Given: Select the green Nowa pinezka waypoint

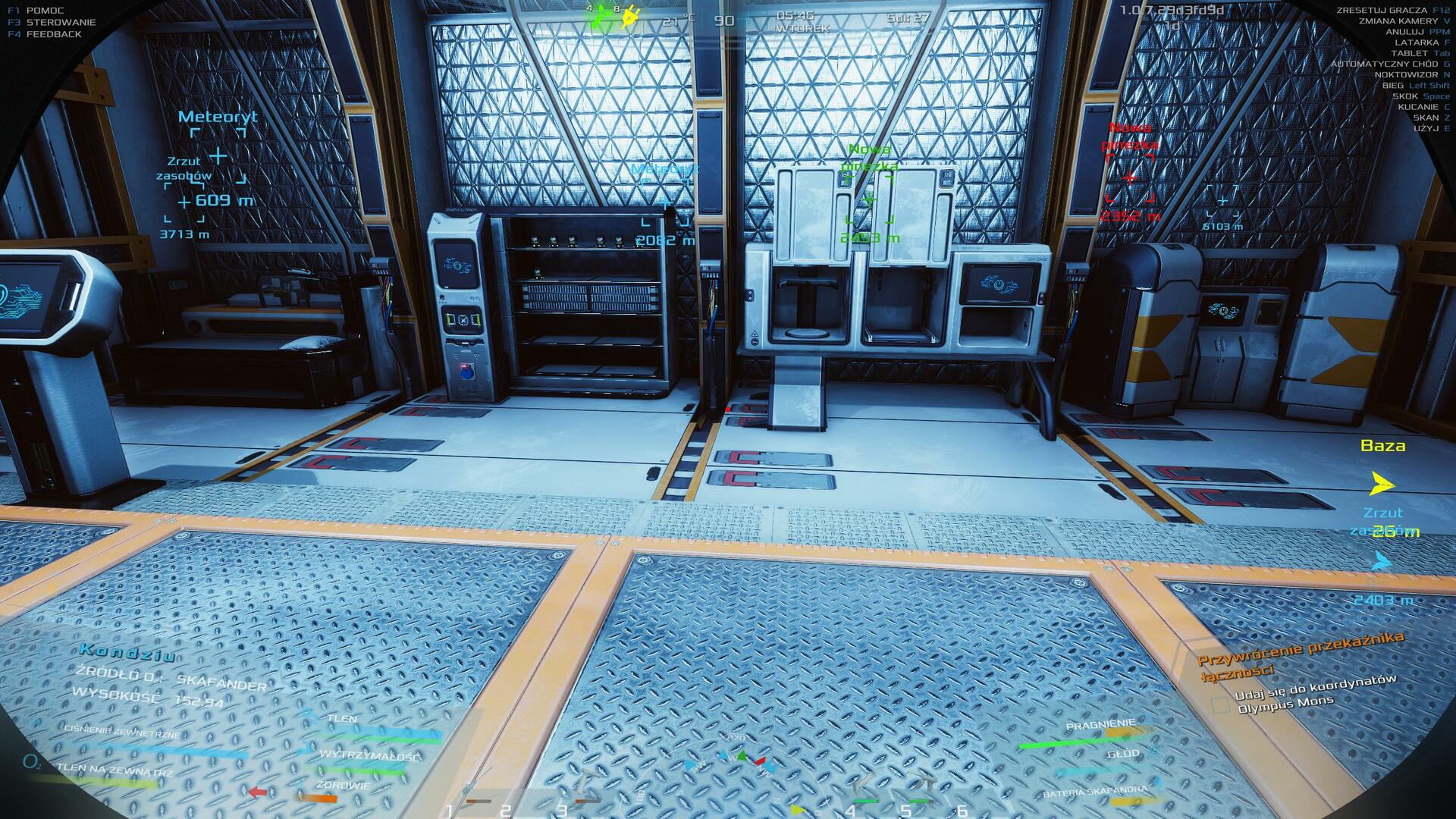Looking at the screenshot, I should coord(869,199).
